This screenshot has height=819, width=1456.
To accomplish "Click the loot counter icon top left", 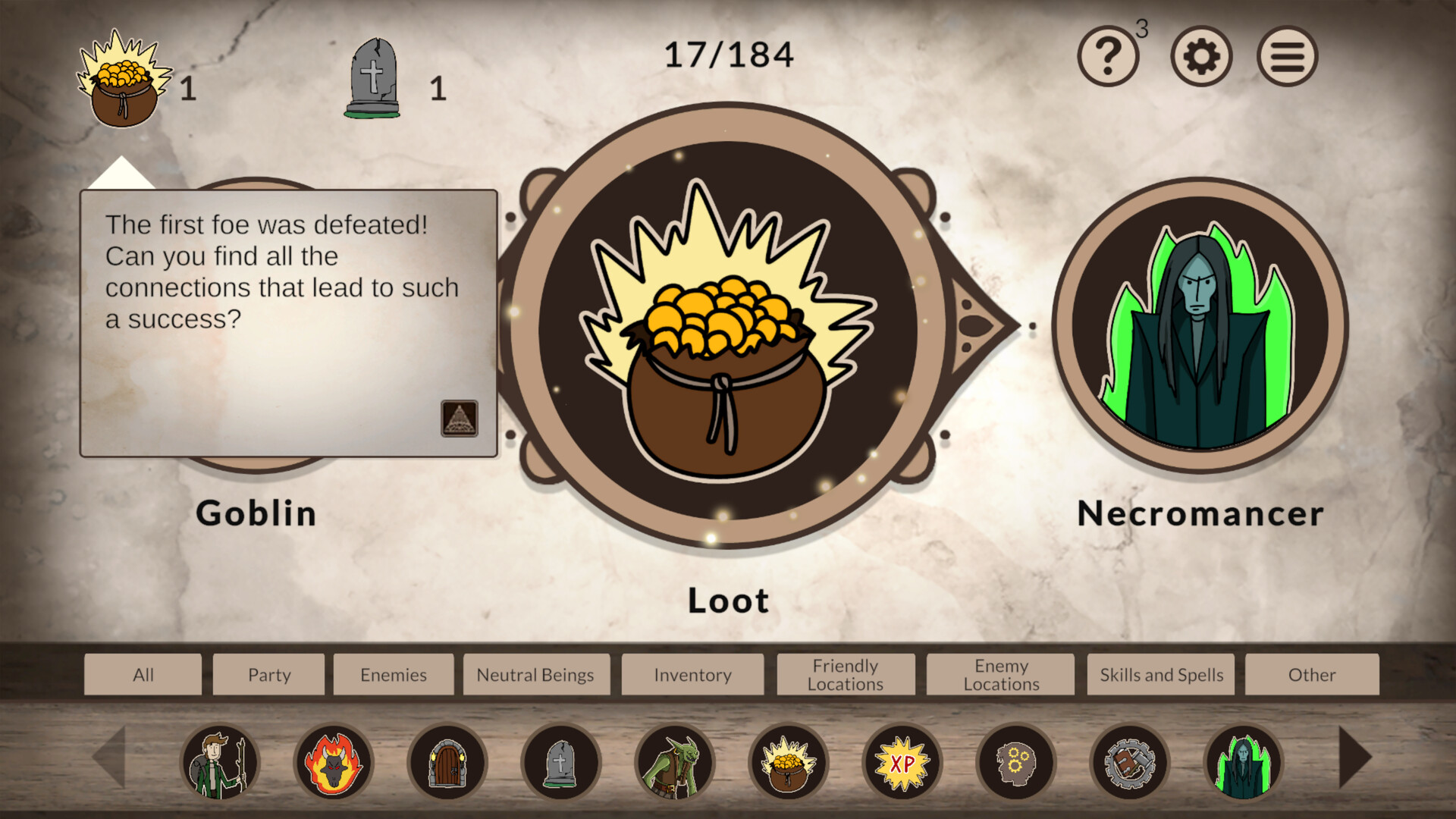I will (x=121, y=83).
